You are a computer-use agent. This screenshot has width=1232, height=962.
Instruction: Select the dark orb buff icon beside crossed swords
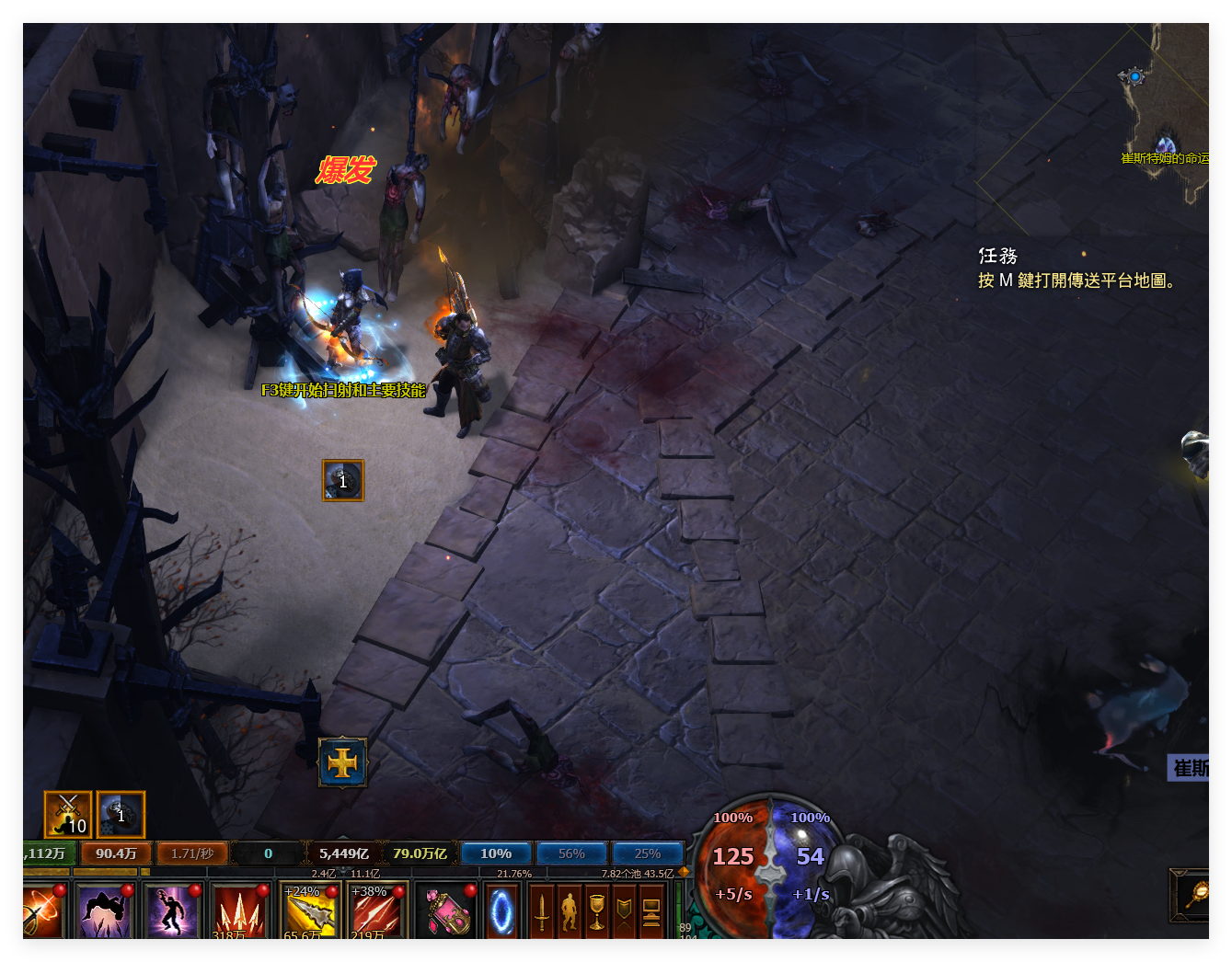tap(121, 815)
